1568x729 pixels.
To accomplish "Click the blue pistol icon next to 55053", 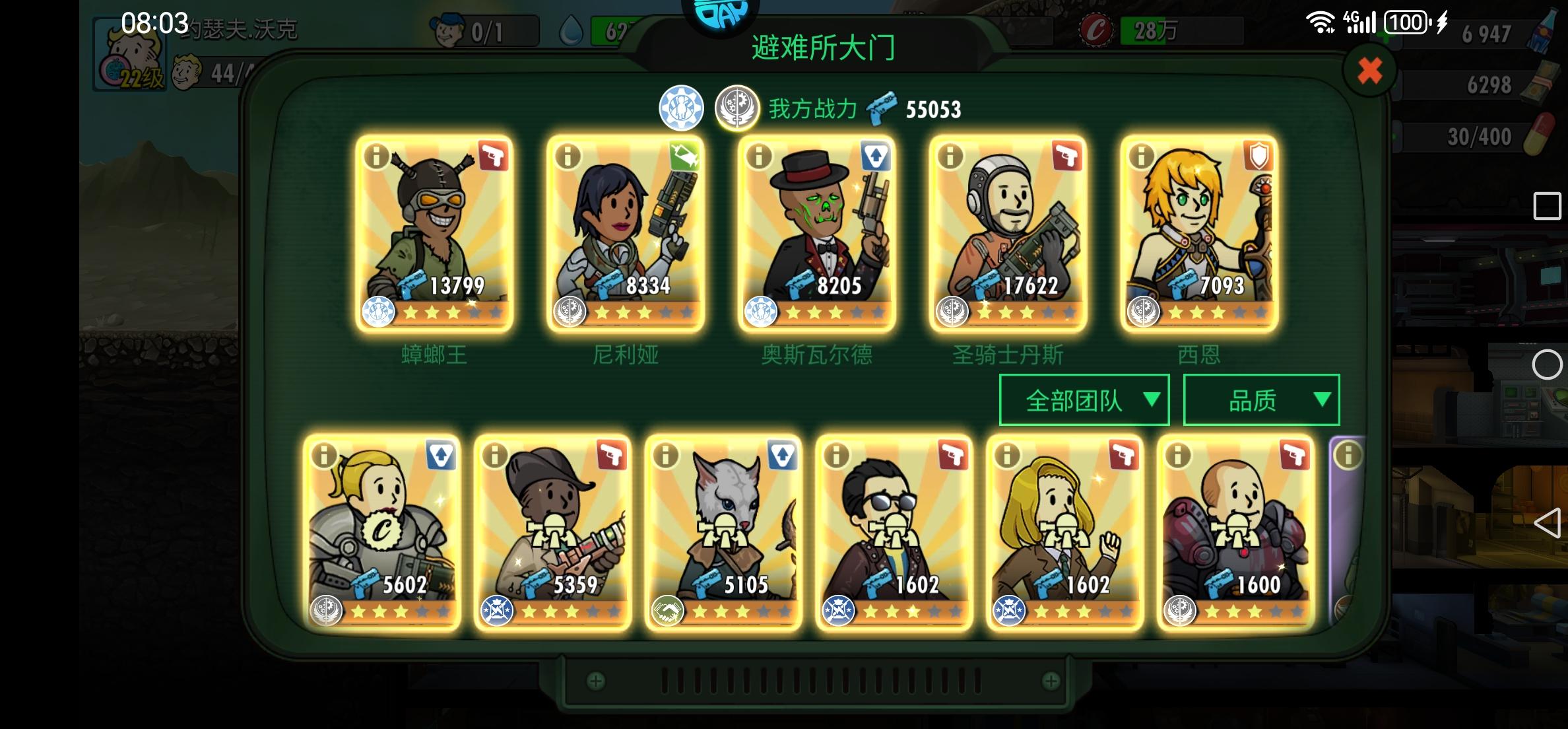I will tap(882, 109).
